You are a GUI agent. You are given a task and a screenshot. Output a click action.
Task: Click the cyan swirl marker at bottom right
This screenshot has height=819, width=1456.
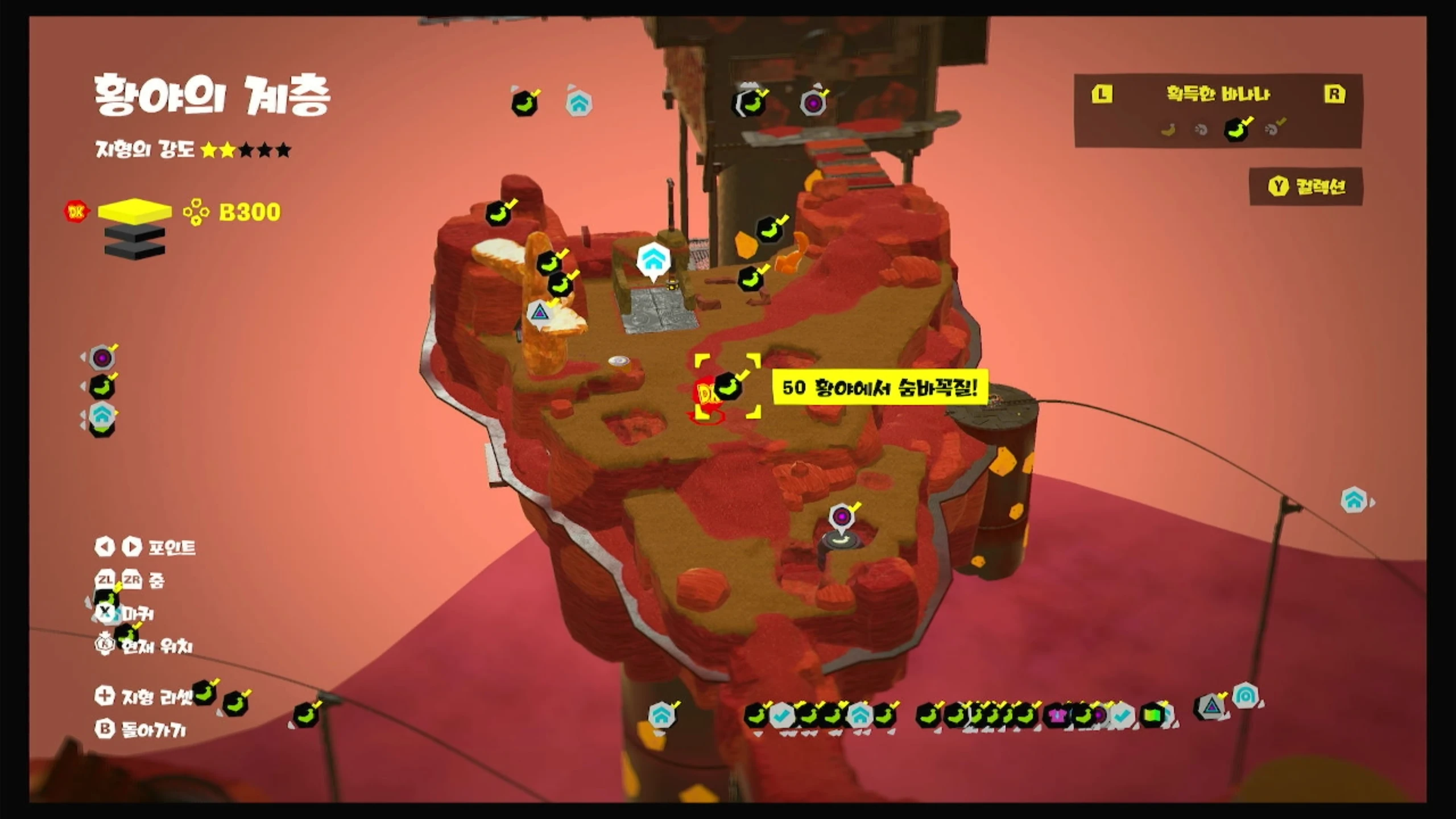[x=1244, y=696]
